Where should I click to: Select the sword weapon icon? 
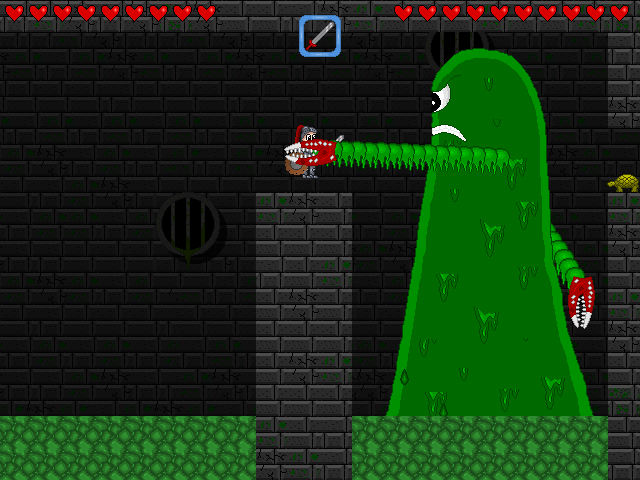[x=320, y=36]
